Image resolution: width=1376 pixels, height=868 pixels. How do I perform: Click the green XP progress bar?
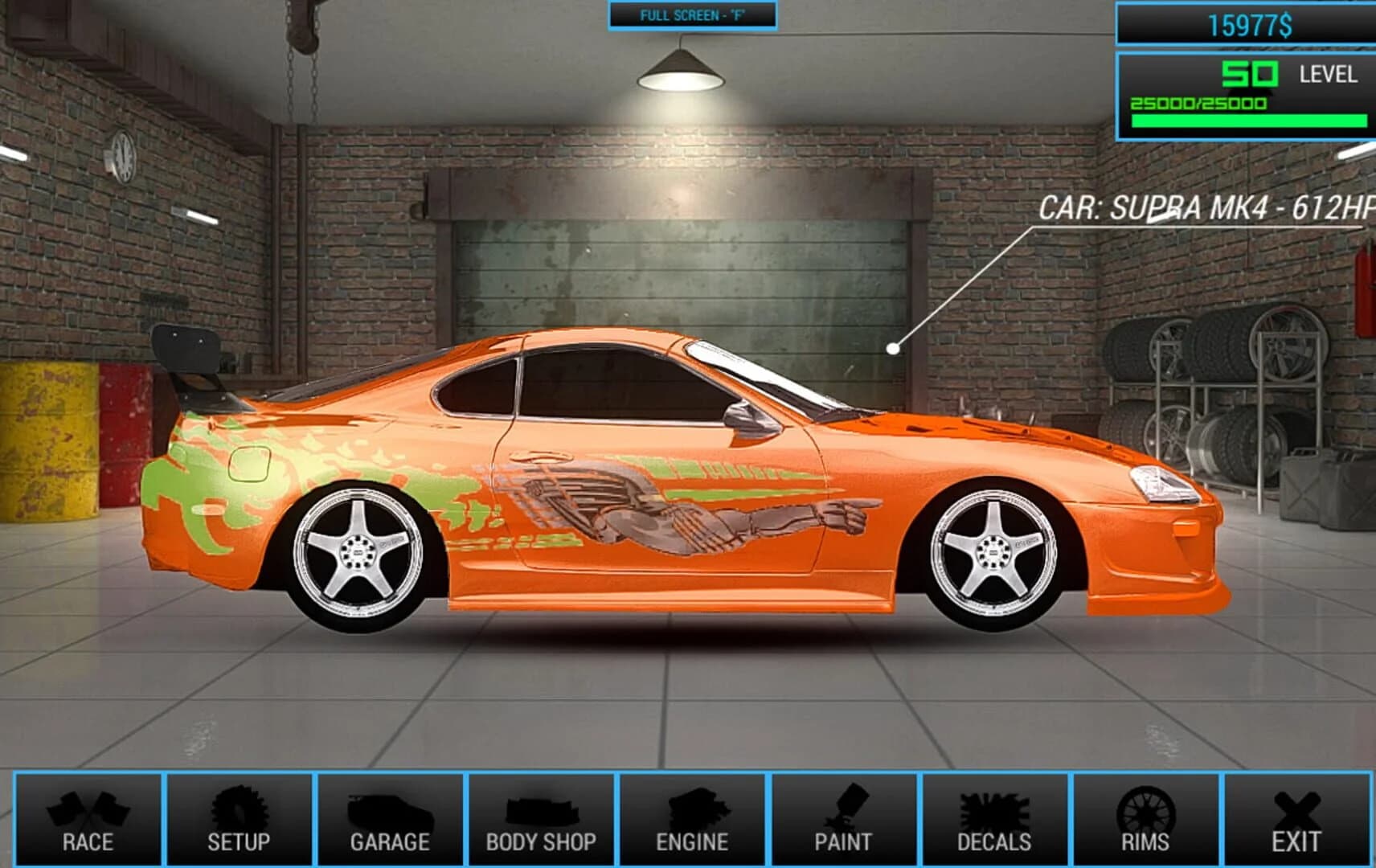pos(1250,119)
